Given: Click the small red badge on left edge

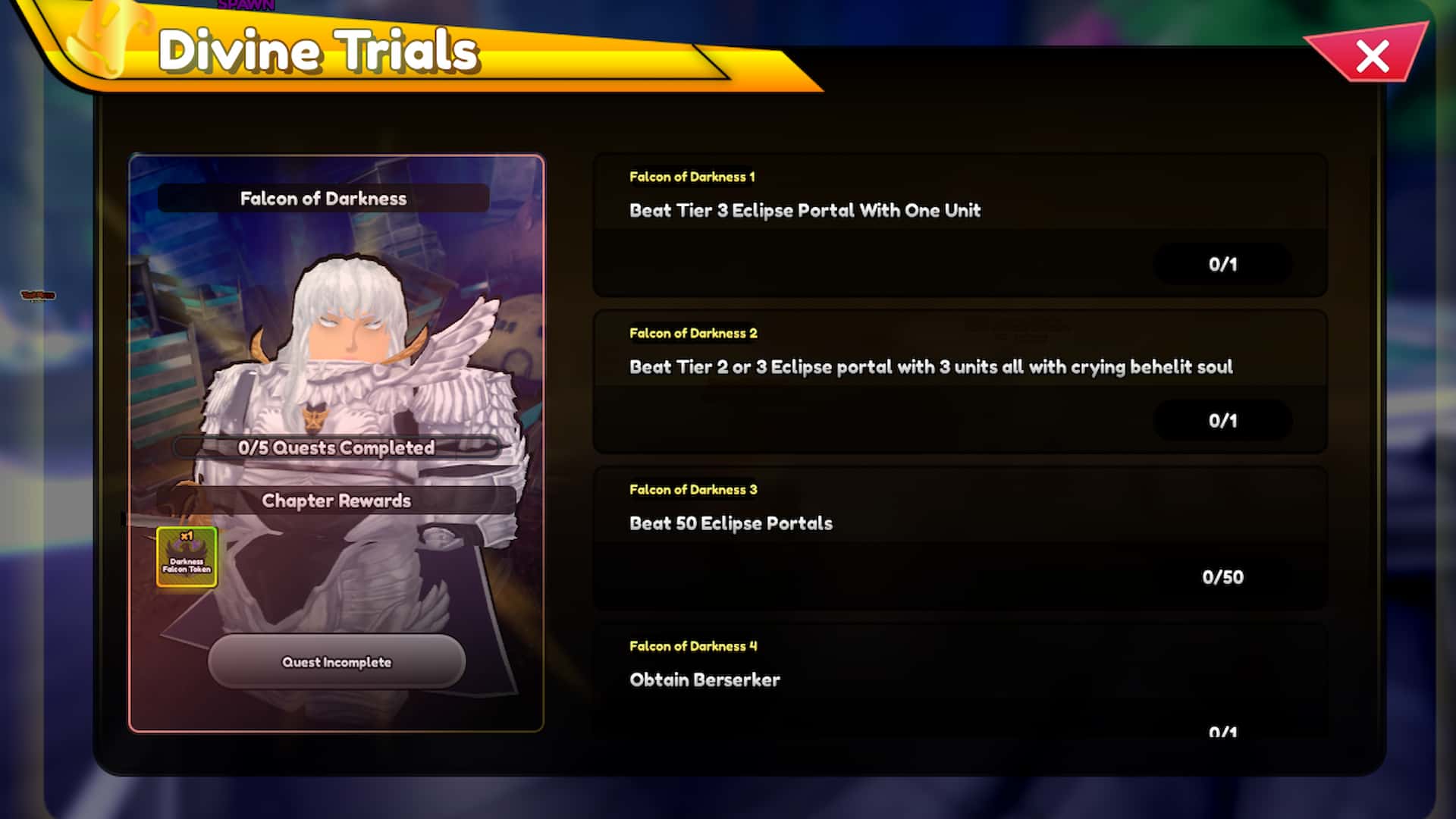Looking at the screenshot, I should pyautogui.click(x=36, y=296).
